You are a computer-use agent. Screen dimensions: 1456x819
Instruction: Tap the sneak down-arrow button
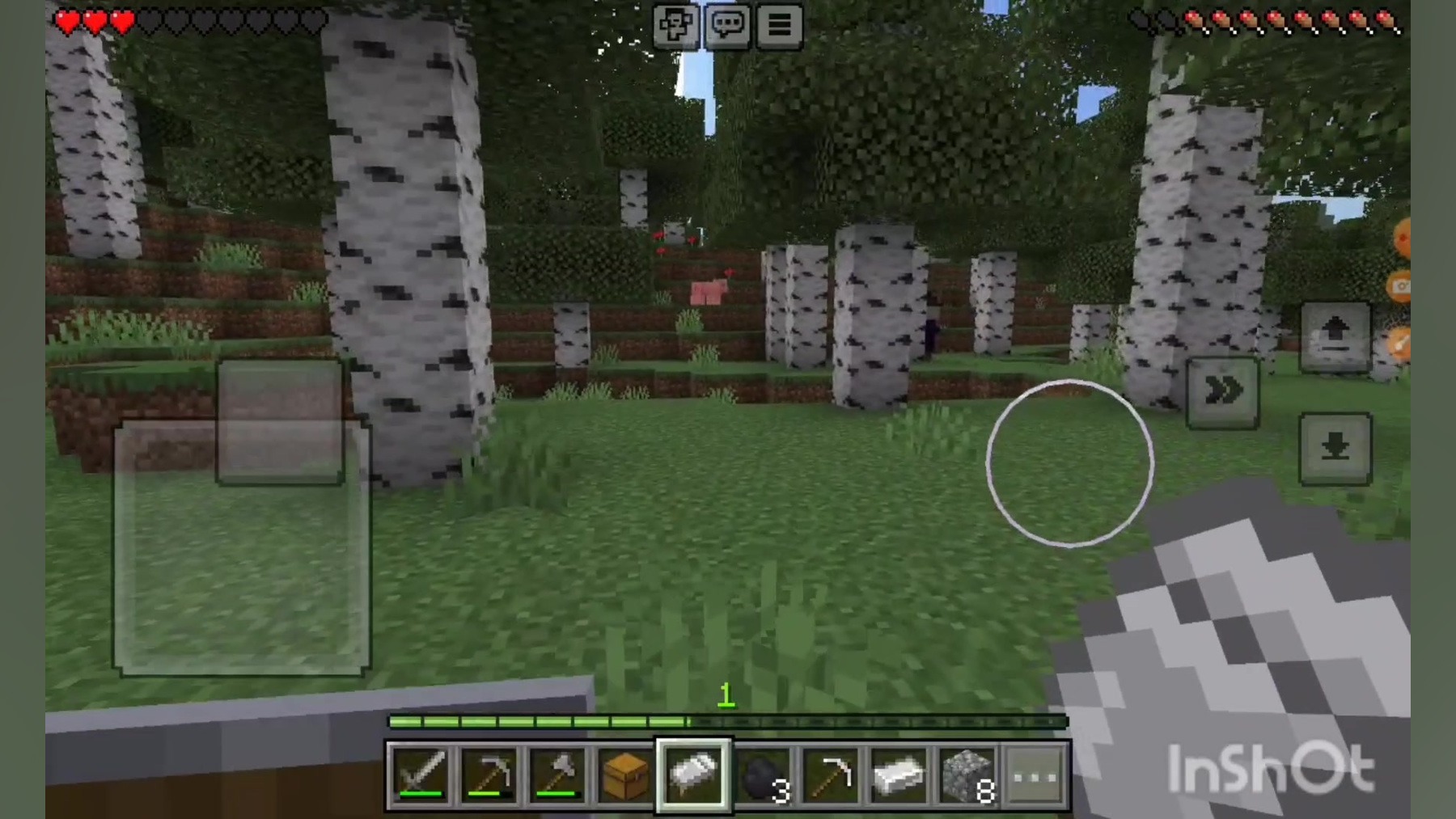(x=1335, y=449)
